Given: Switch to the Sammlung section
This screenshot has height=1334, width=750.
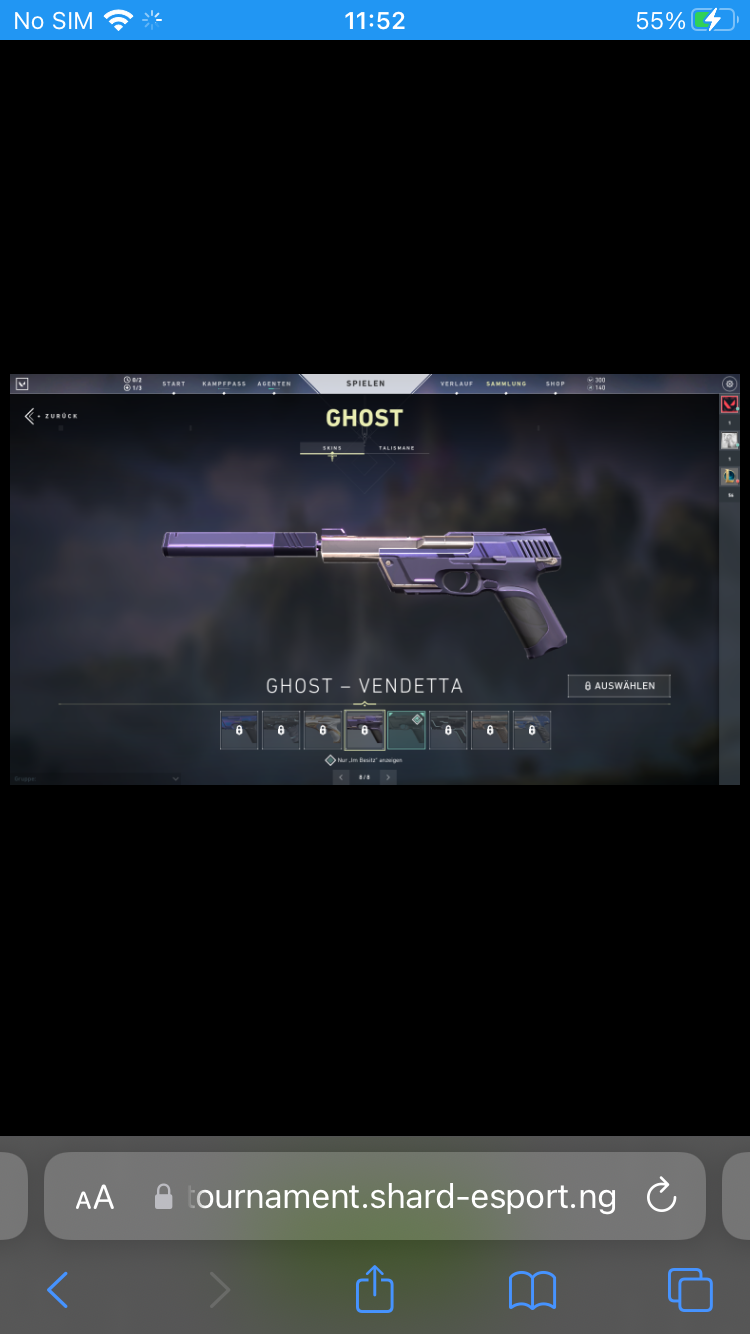Looking at the screenshot, I should pos(506,384).
